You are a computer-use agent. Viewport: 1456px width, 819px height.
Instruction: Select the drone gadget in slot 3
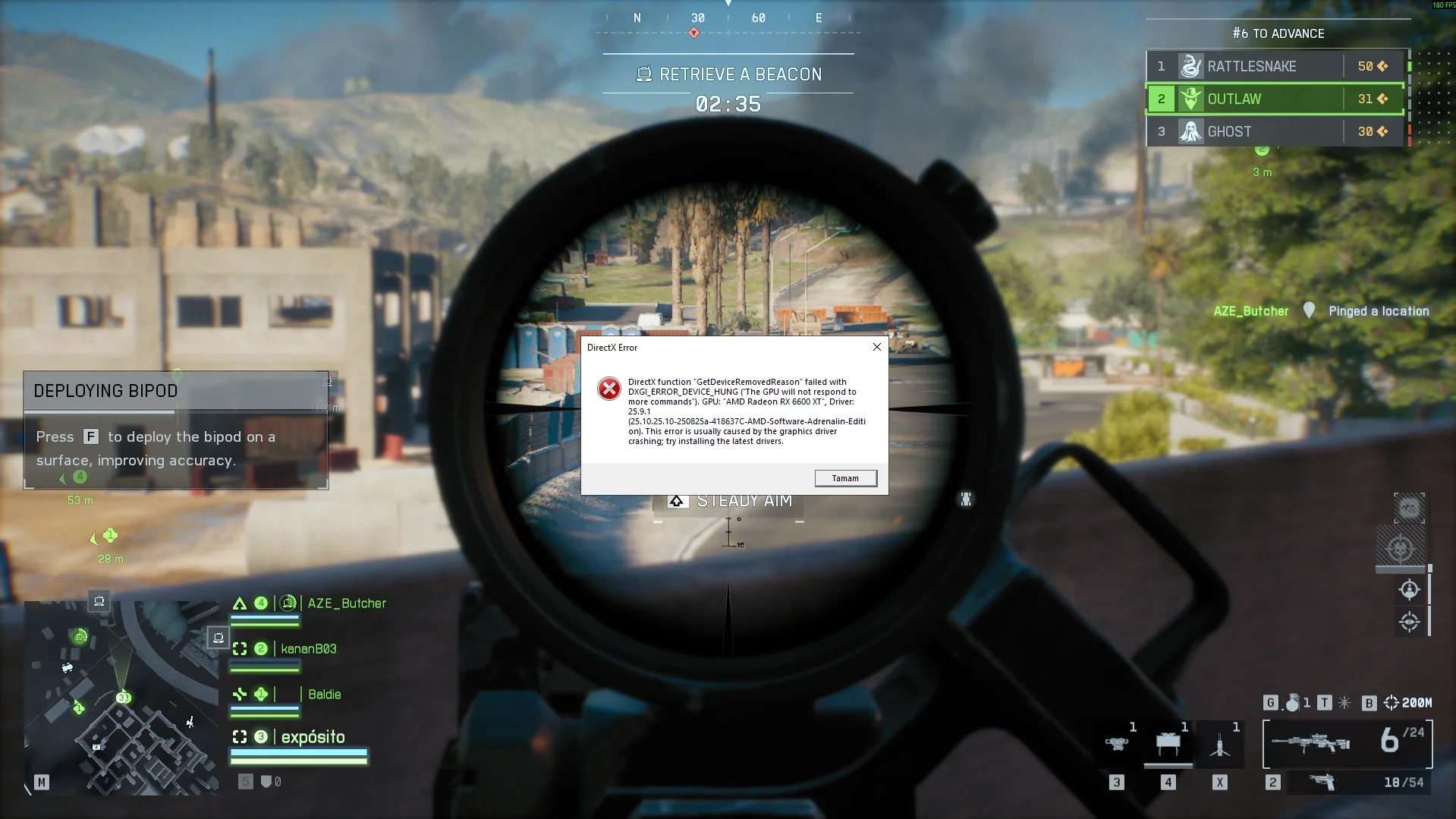point(1116,744)
